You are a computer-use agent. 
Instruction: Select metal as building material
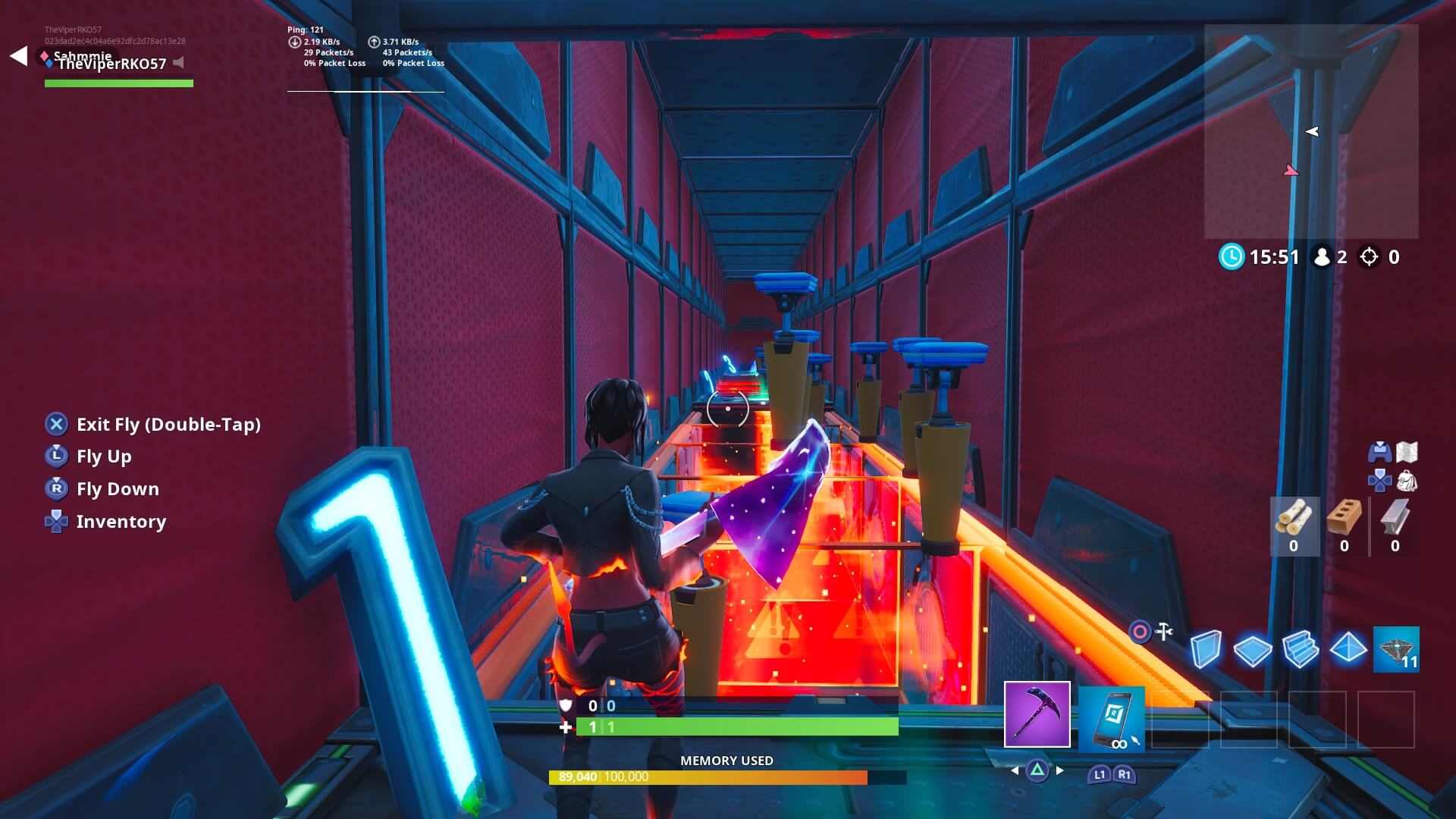[x=1395, y=526]
